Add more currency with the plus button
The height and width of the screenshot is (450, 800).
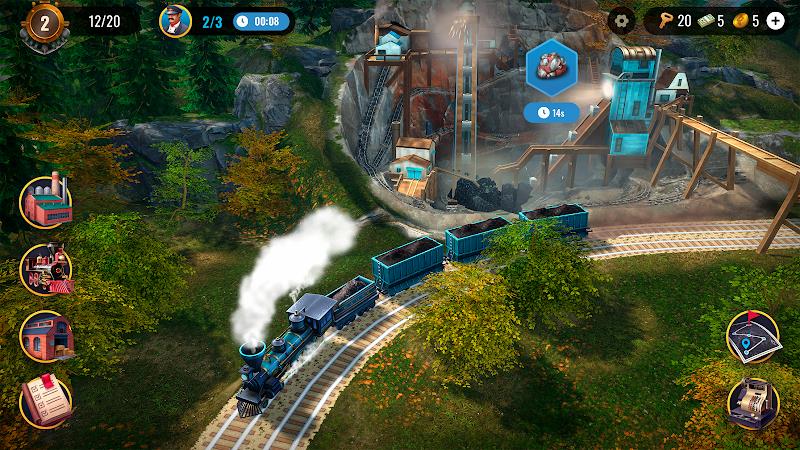tap(775, 20)
